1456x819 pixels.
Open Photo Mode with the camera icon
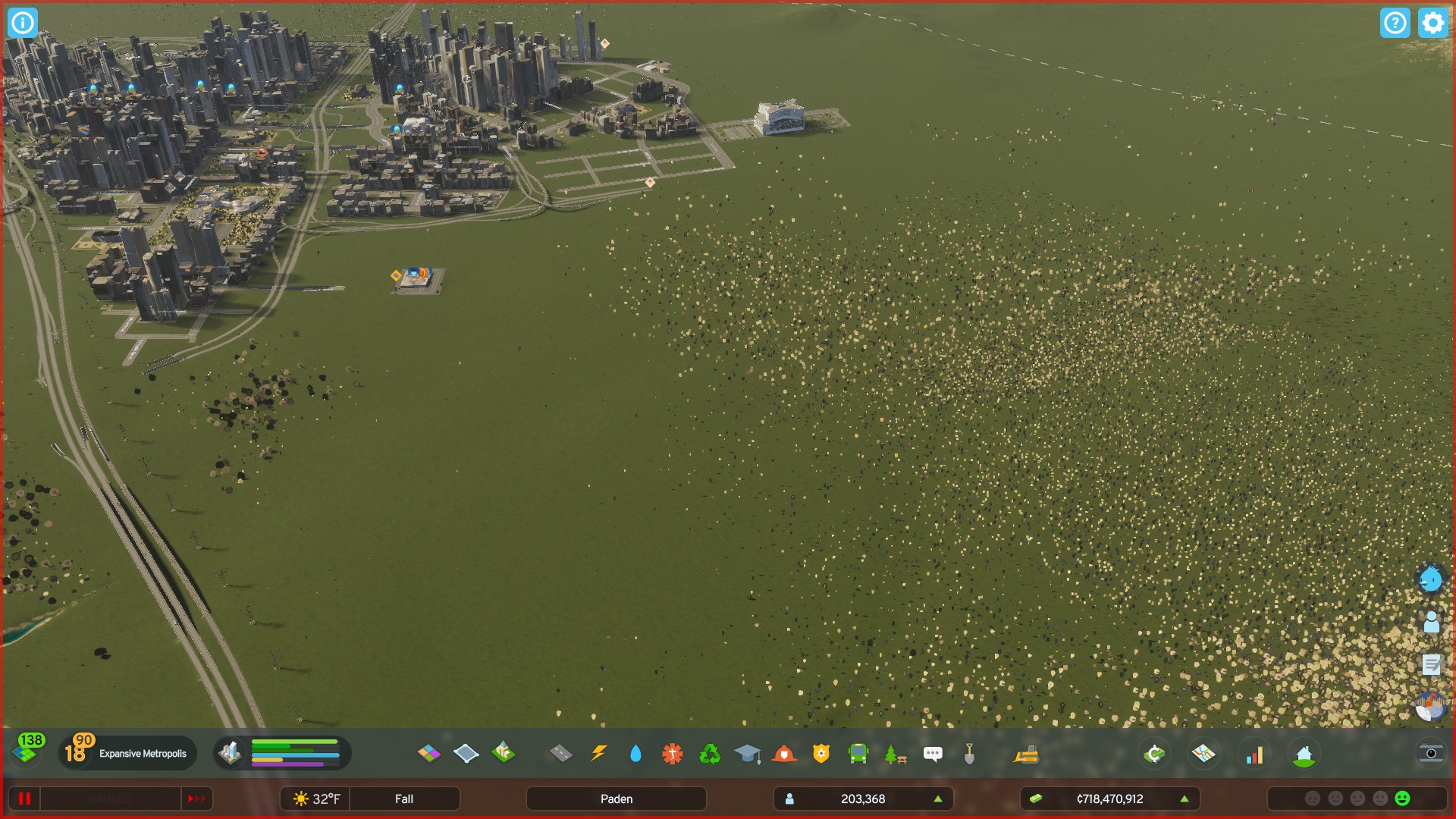(x=1429, y=752)
